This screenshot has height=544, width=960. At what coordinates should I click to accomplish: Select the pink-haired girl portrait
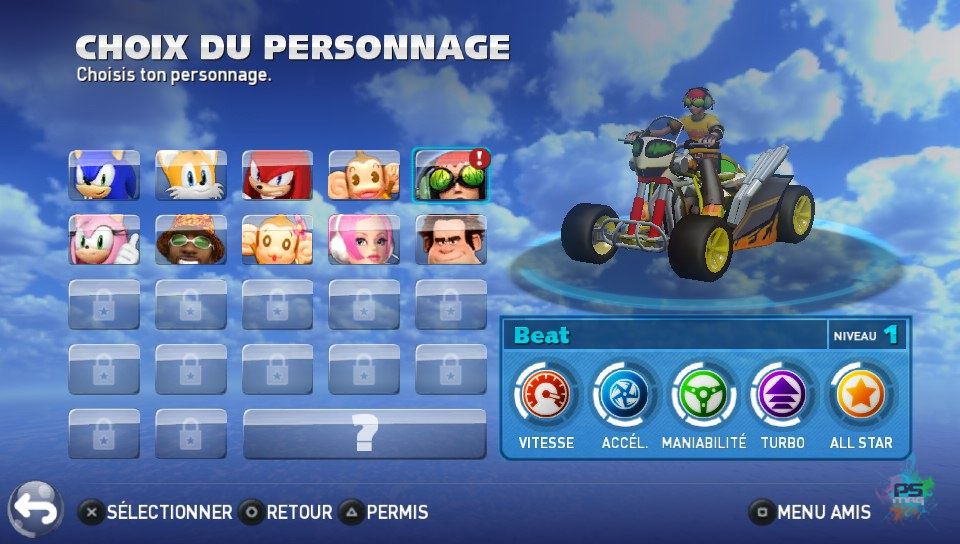[x=364, y=240]
